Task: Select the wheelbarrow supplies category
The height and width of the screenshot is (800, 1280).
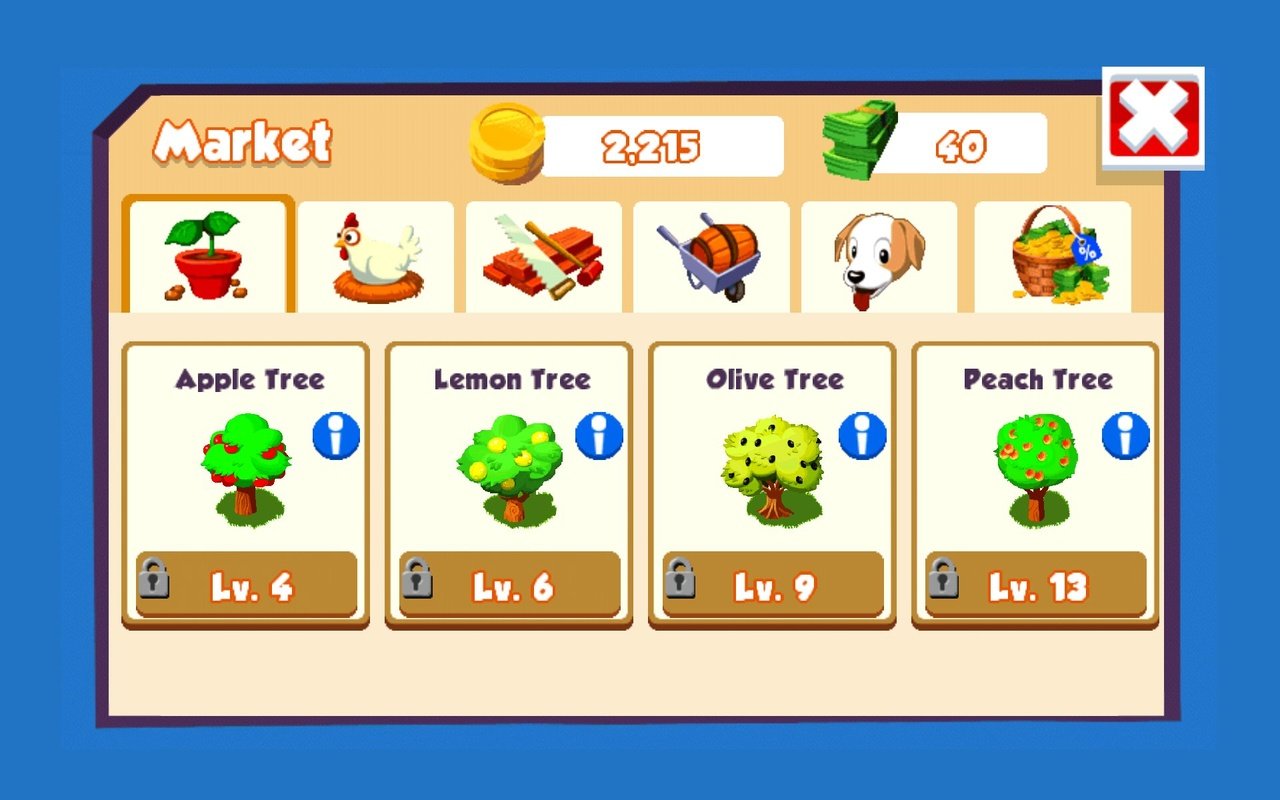Action: pos(712,255)
